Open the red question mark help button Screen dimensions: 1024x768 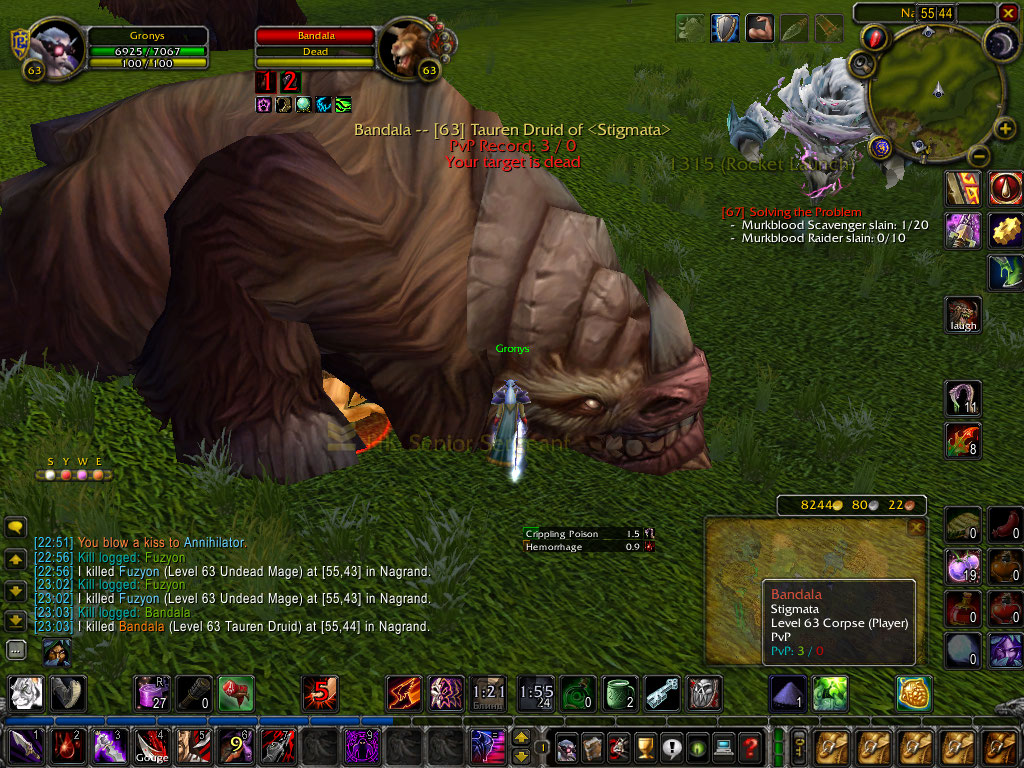(750, 747)
